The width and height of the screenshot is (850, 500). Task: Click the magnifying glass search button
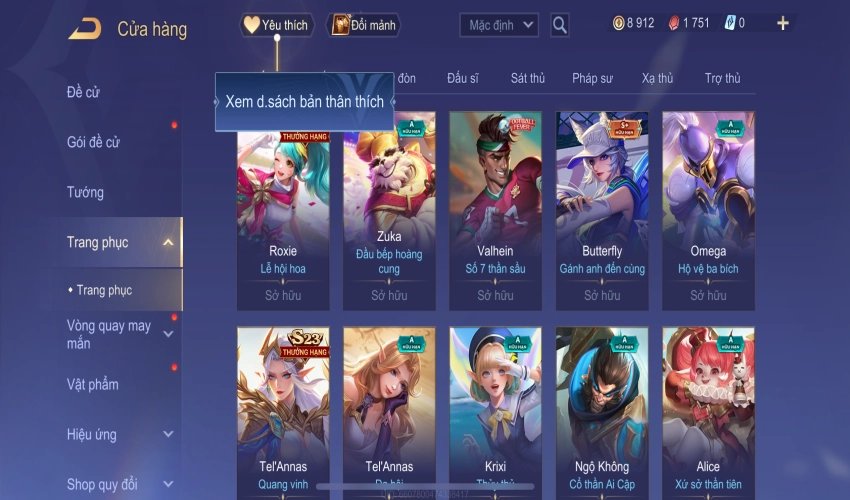560,25
